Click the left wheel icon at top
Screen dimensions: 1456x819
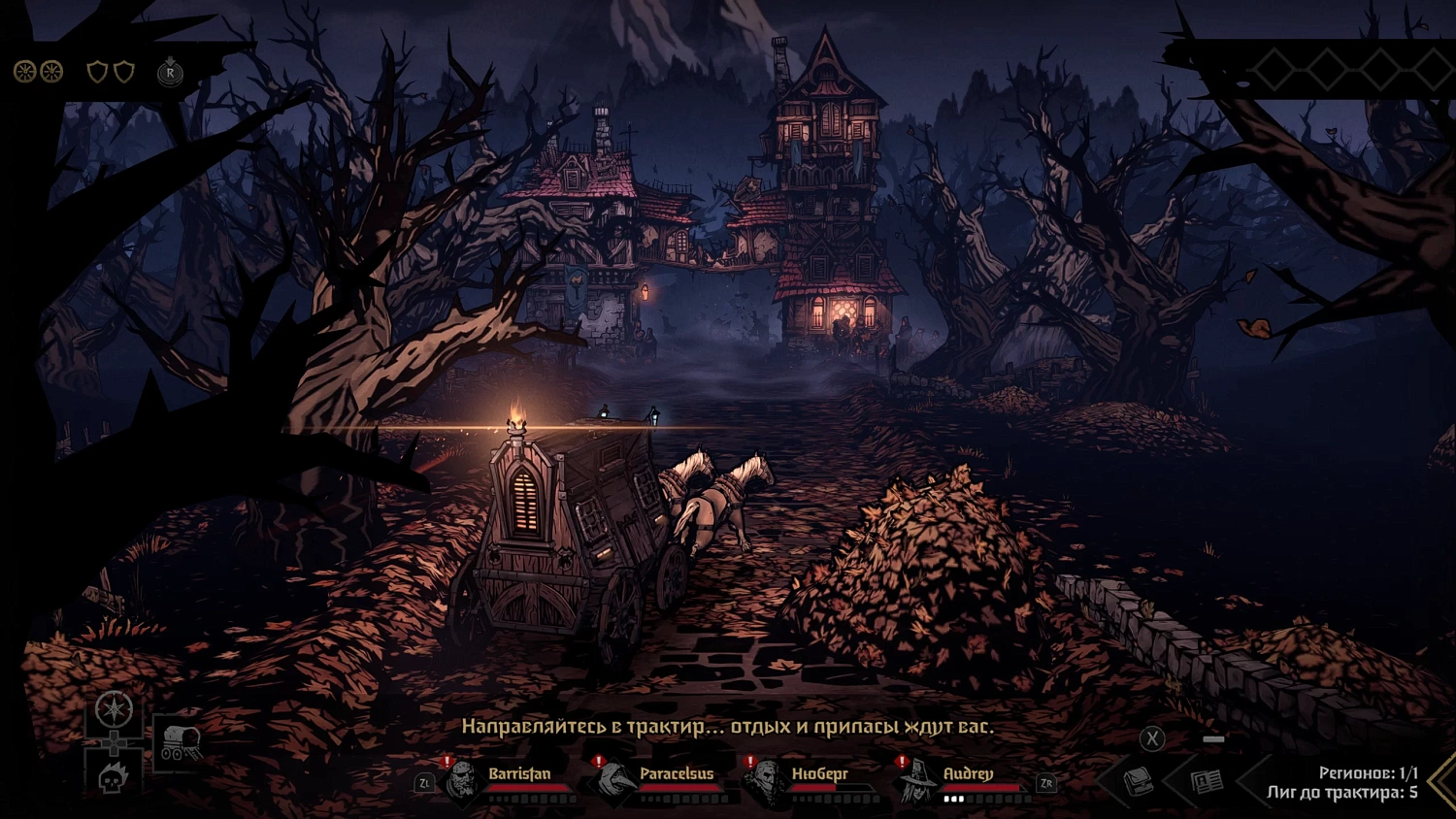[x=24, y=70]
